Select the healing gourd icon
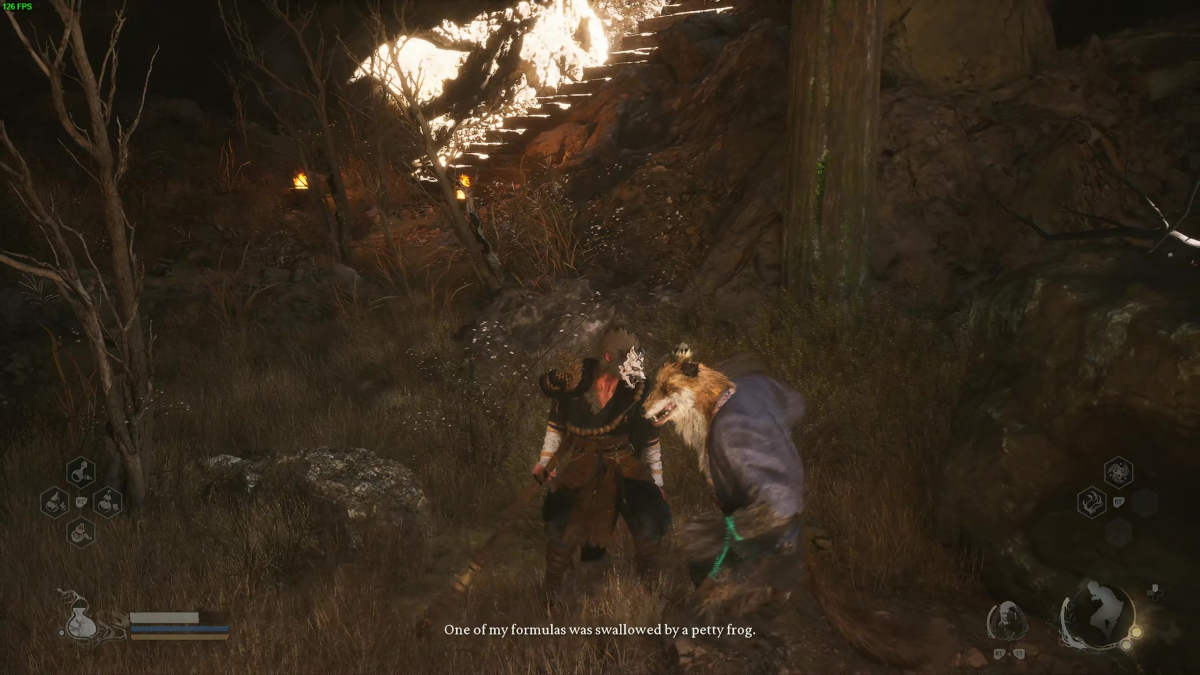This screenshot has height=675, width=1200. [x=79, y=616]
